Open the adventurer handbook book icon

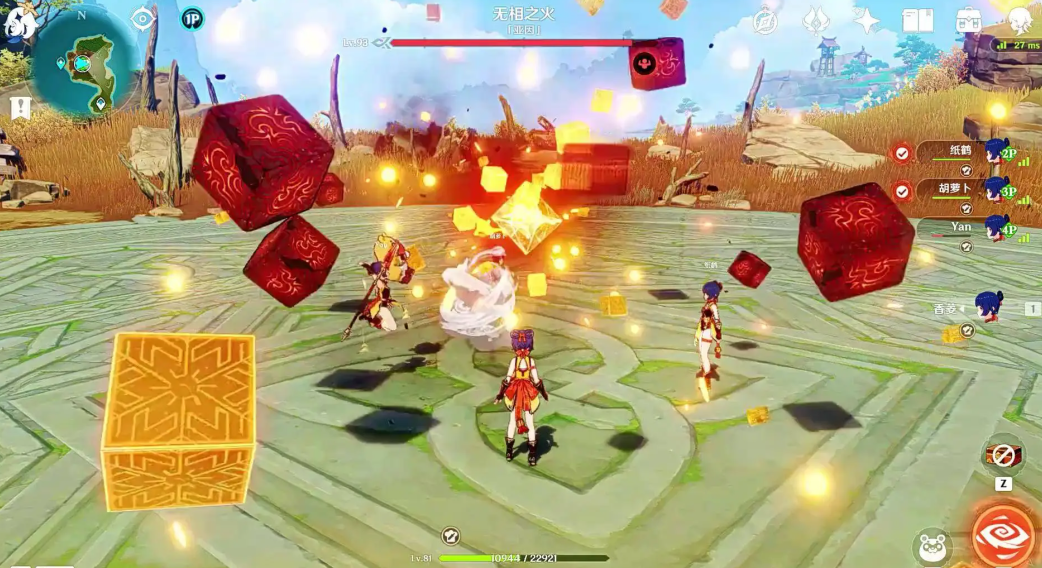pos(917,21)
